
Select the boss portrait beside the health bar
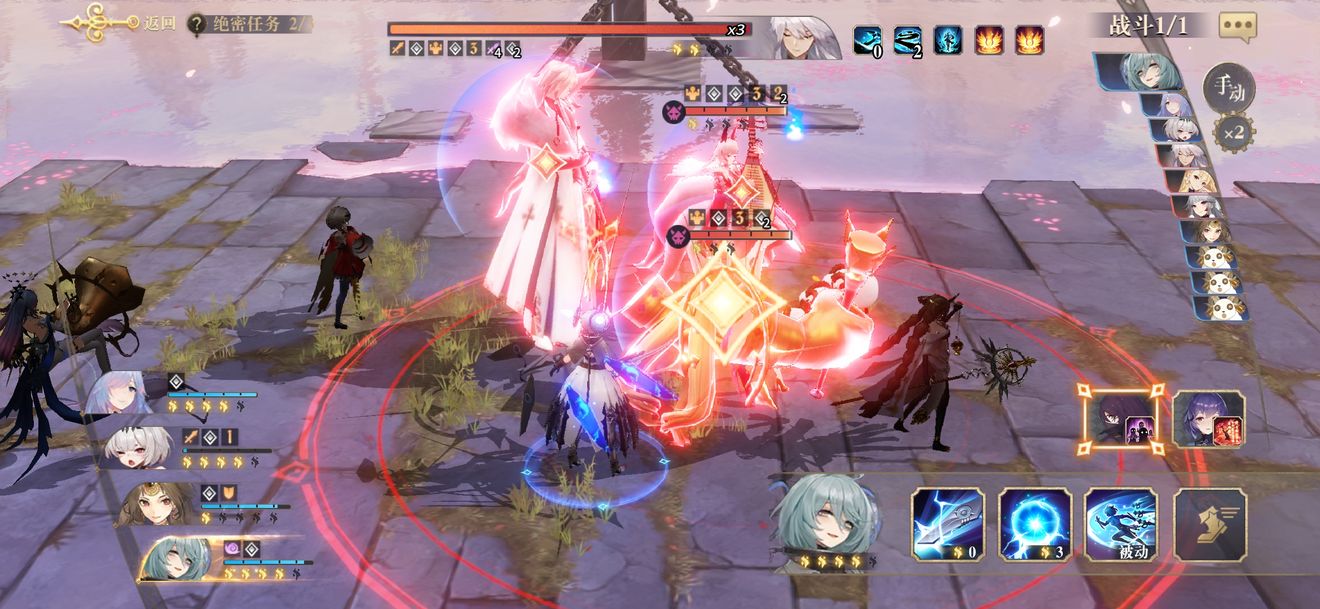point(804,38)
